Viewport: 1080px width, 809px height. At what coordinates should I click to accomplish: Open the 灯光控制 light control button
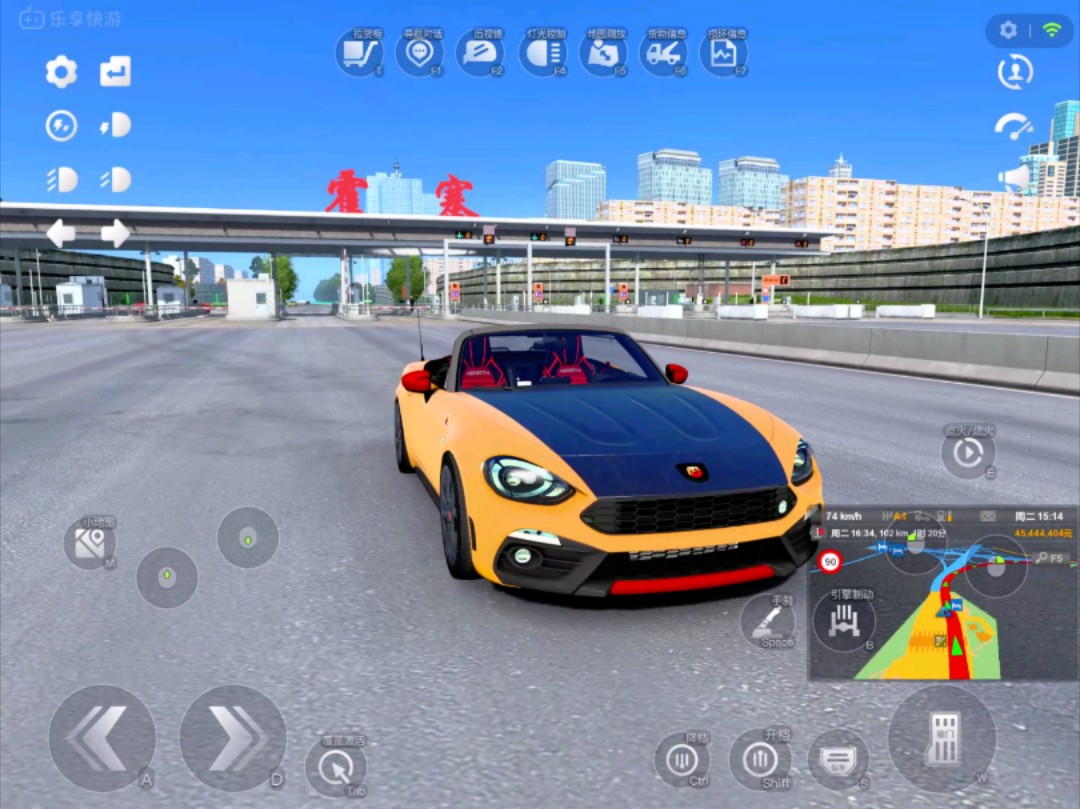(542, 53)
